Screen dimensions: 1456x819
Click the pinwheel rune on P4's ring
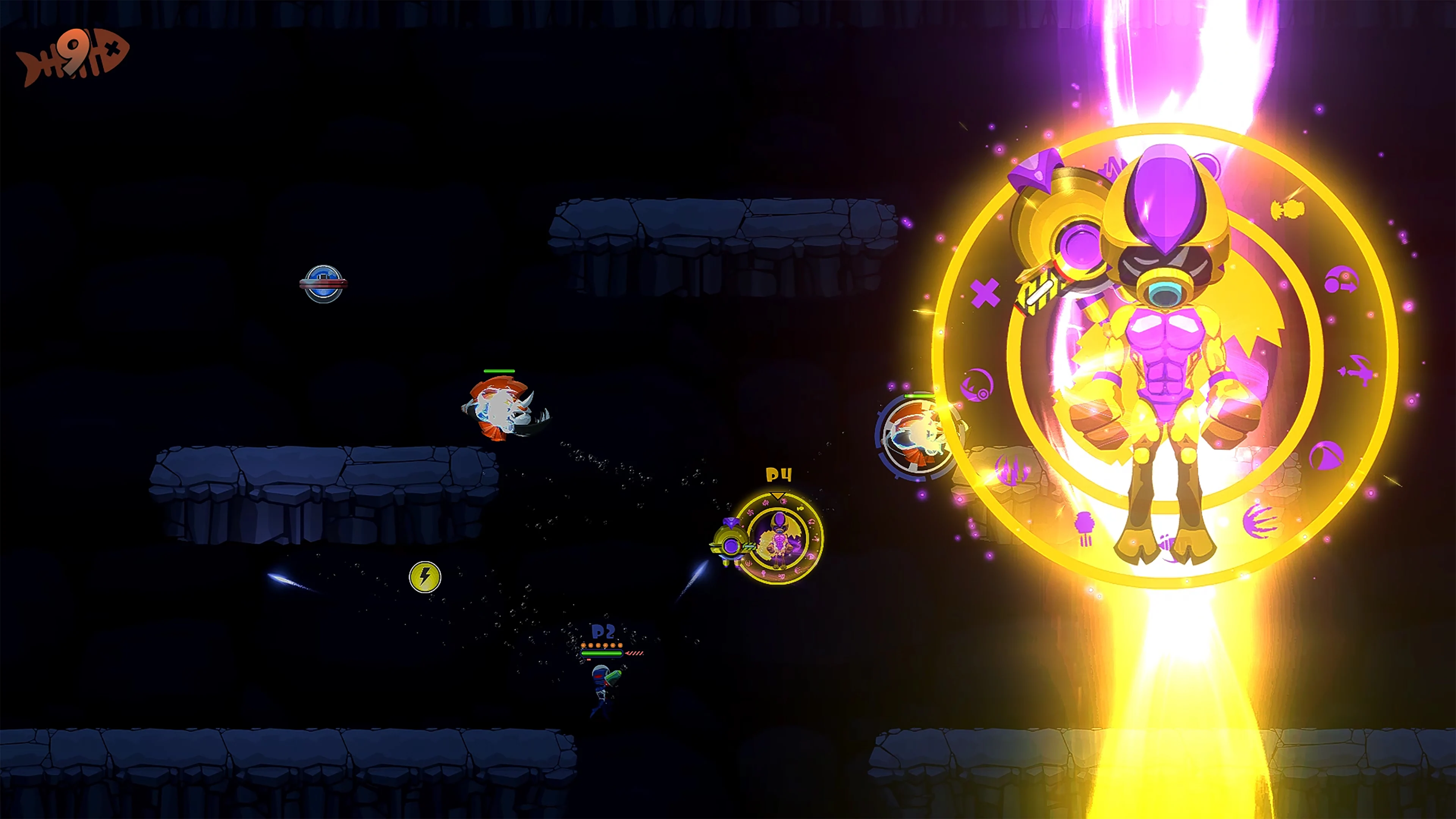(751, 513)
